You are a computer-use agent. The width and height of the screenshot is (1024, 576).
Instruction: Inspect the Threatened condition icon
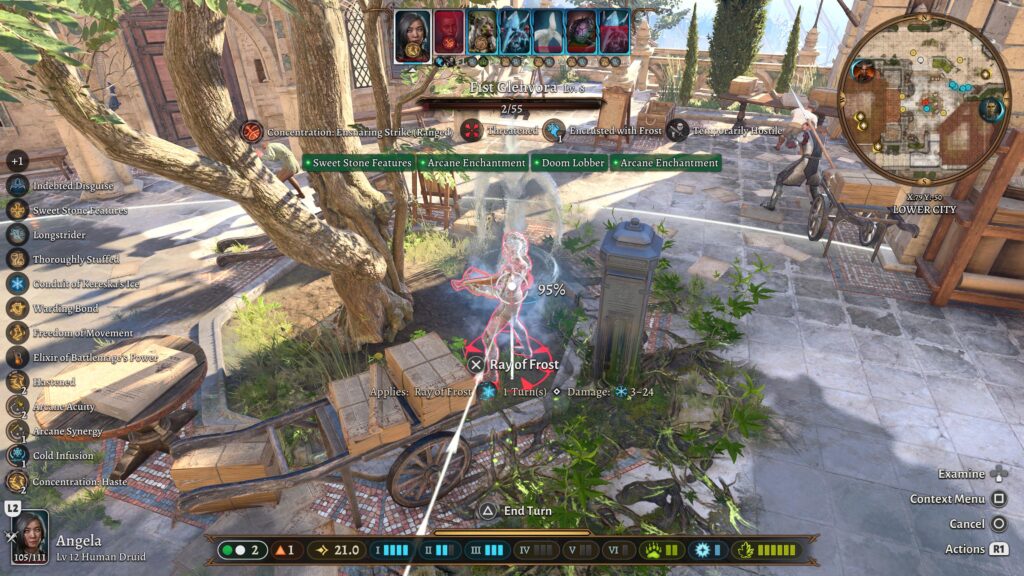click(x=471, y=130)
